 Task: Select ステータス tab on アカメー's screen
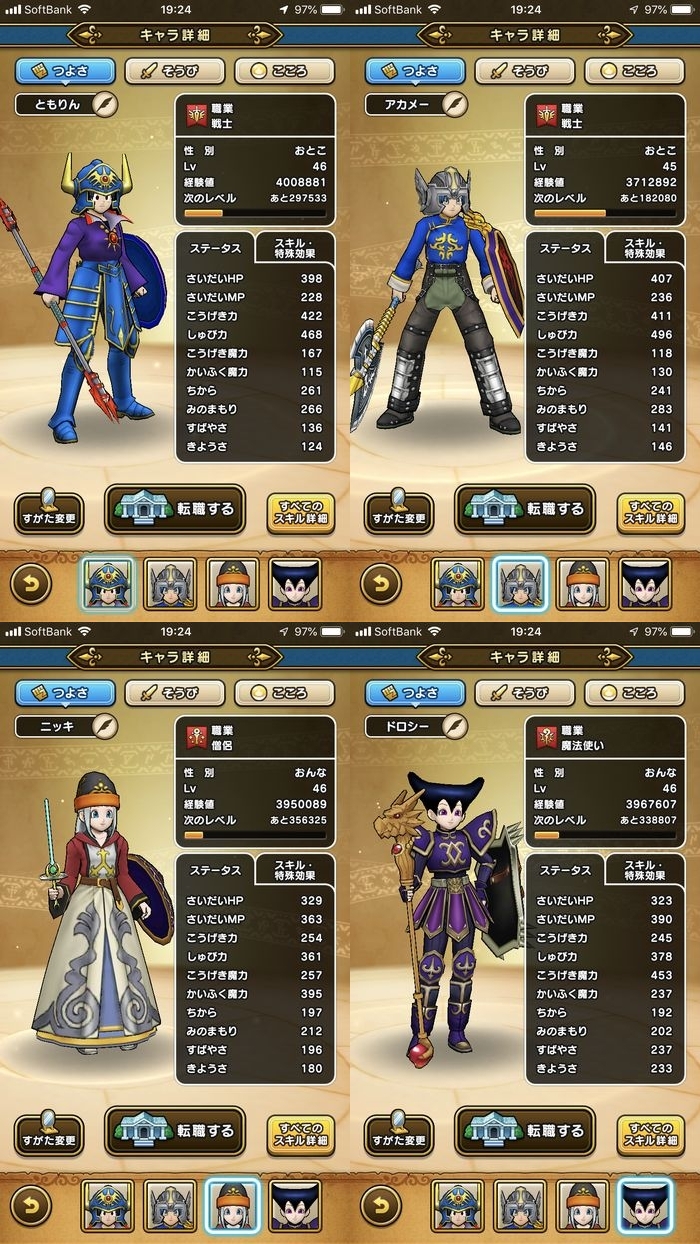566,249
